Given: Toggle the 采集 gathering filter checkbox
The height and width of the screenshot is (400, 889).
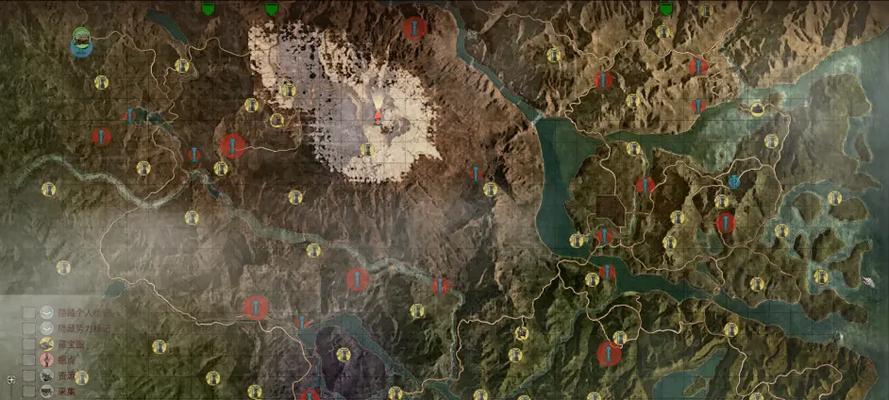Looking at the screenshot, I should click(28, 392).
